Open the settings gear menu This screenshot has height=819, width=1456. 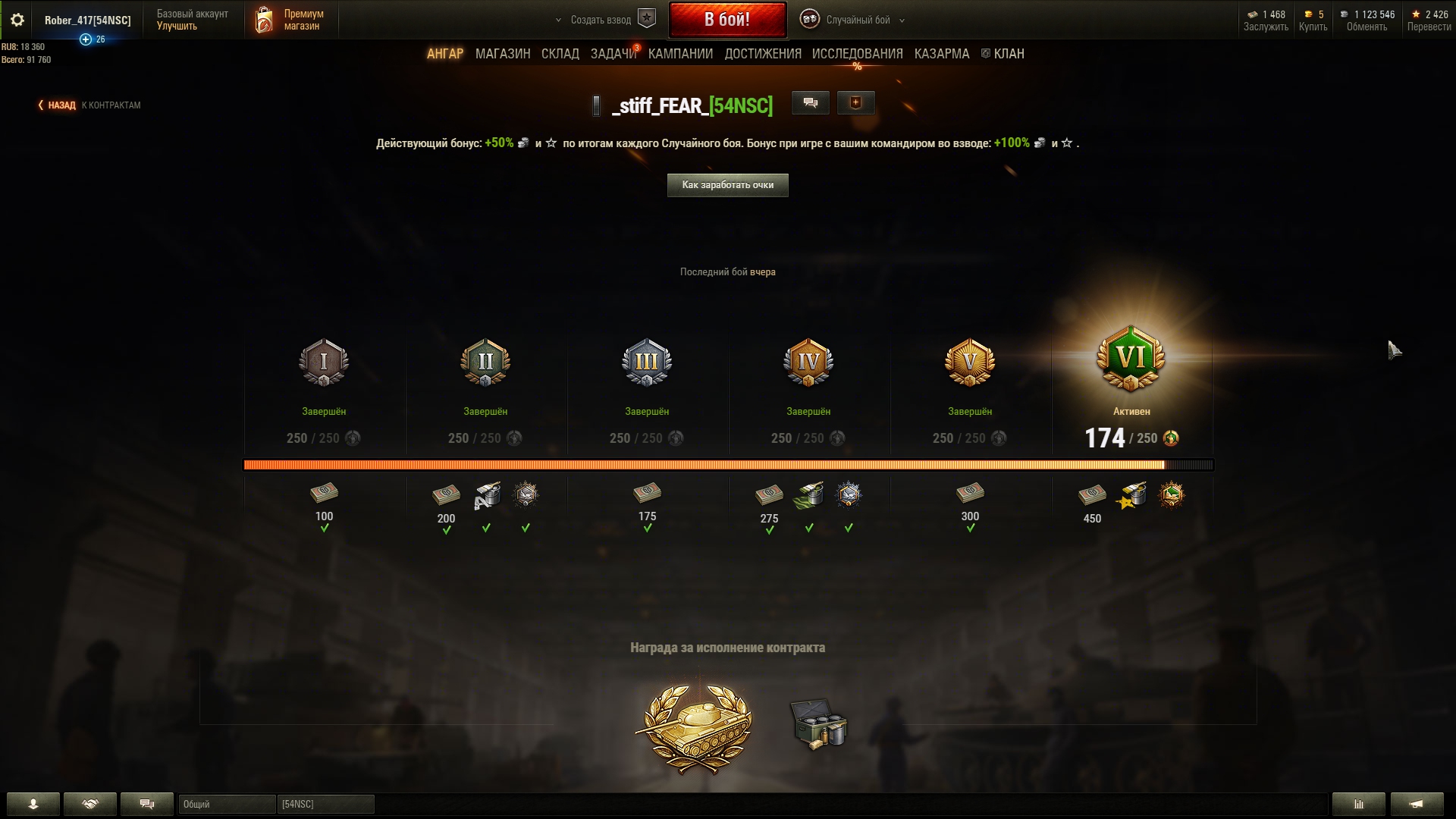(17, 20)
